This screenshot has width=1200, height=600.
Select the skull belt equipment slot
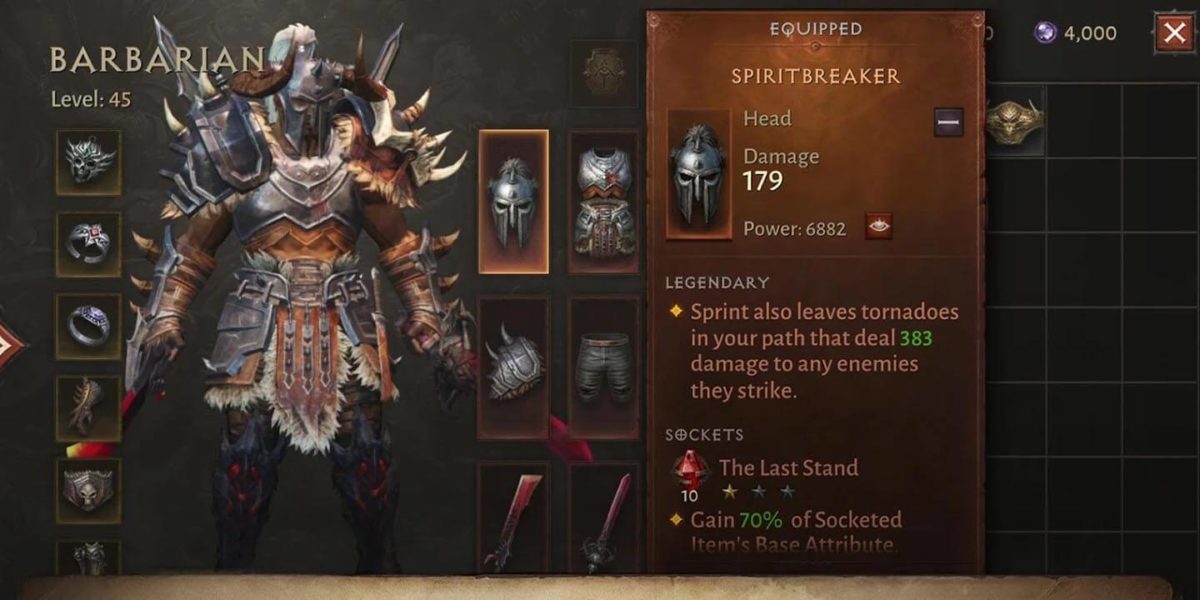(88, 490)
